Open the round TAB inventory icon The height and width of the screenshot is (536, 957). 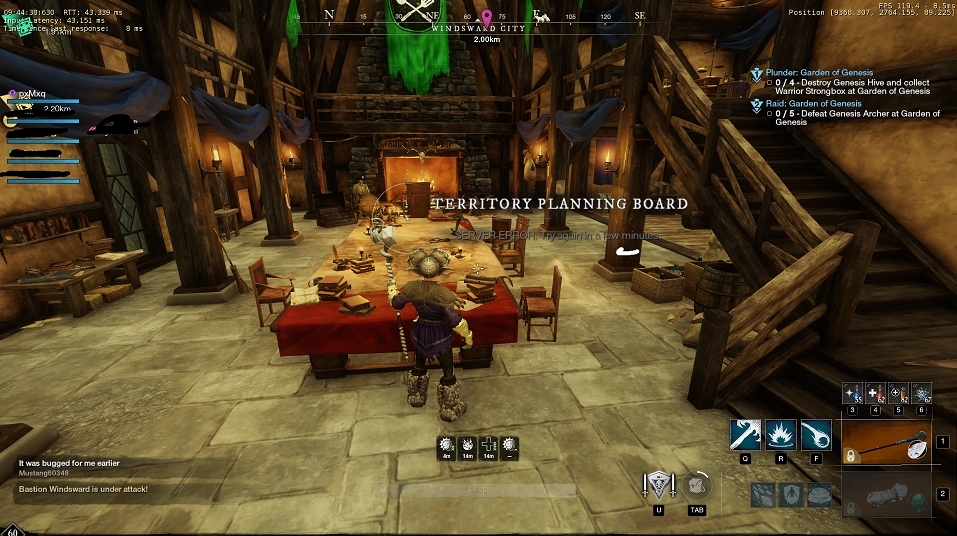[x=698, y=486]
